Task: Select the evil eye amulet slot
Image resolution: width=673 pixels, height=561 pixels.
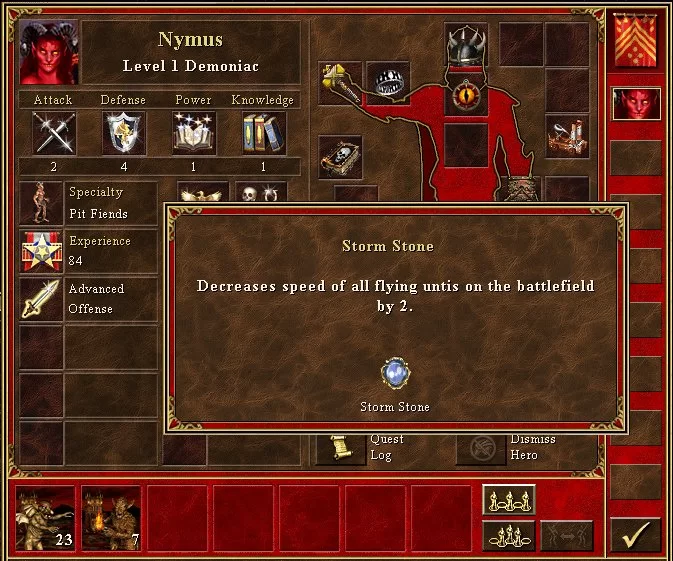Action: point(465,96)
